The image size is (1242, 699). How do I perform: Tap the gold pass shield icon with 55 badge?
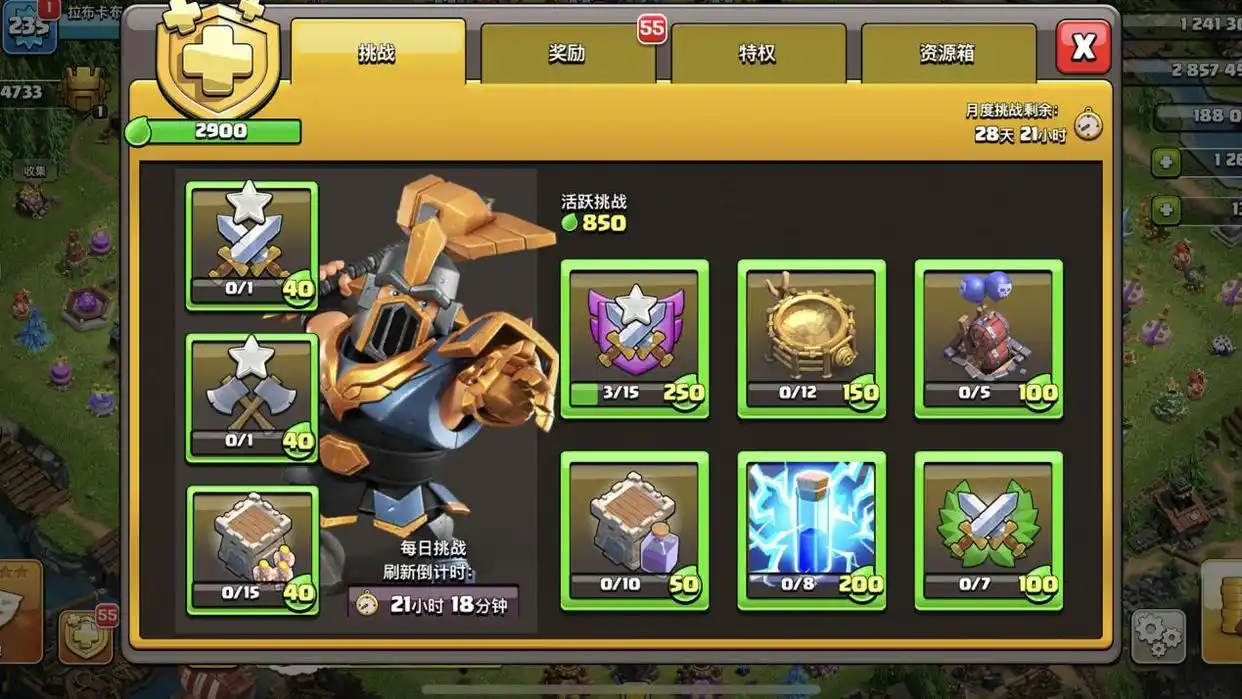(x=86, y=635)
